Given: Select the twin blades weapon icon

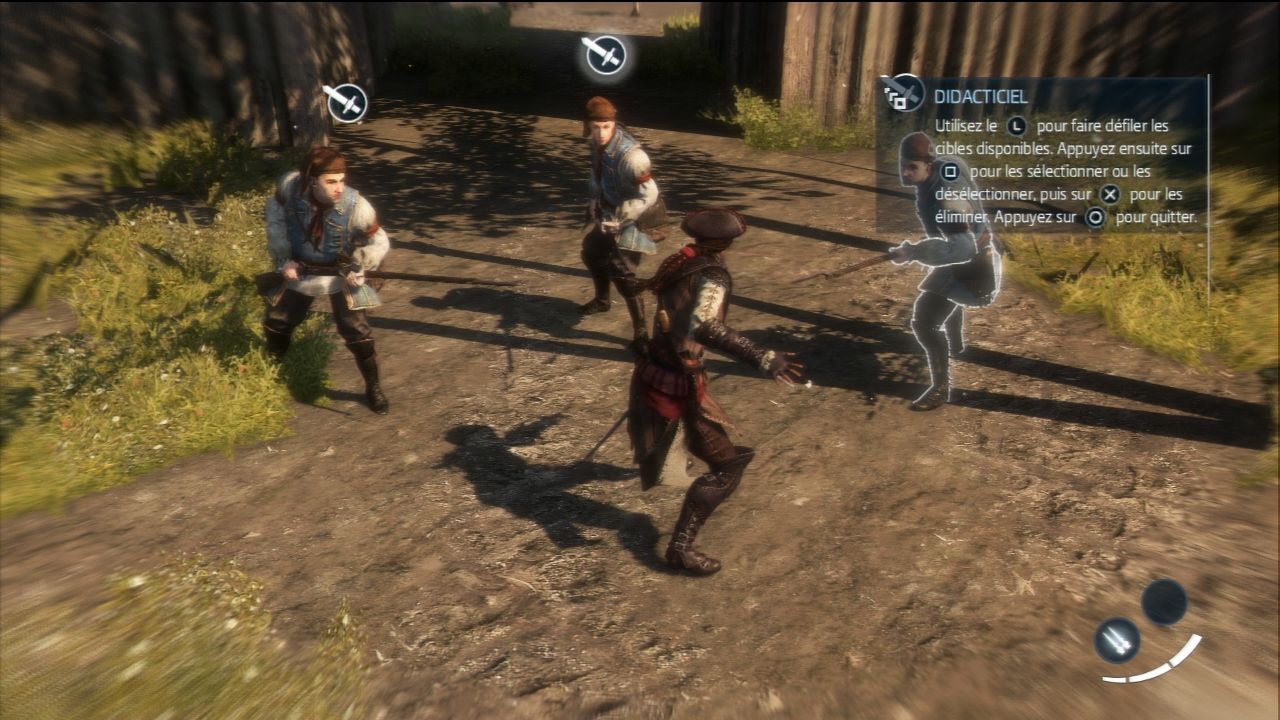Looking at the screenshot, I should [1117, 639].
